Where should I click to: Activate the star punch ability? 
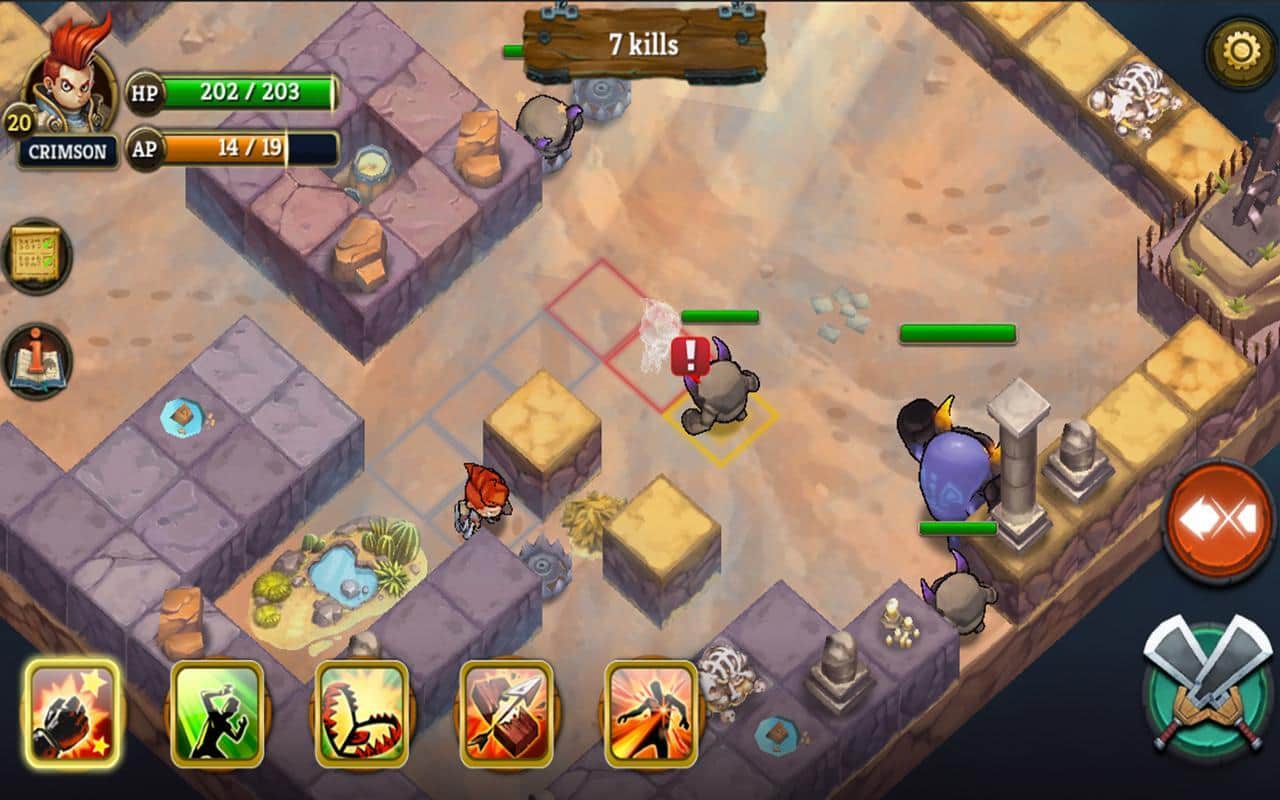[72, 713]
